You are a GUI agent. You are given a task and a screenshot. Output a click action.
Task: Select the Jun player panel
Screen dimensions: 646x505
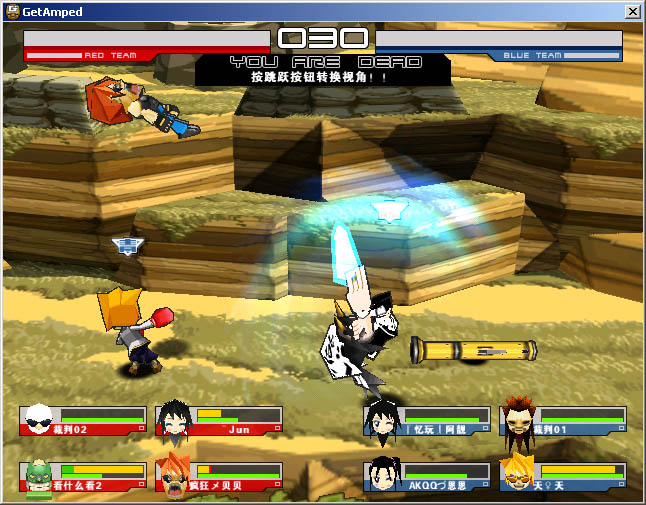[219, 420]
